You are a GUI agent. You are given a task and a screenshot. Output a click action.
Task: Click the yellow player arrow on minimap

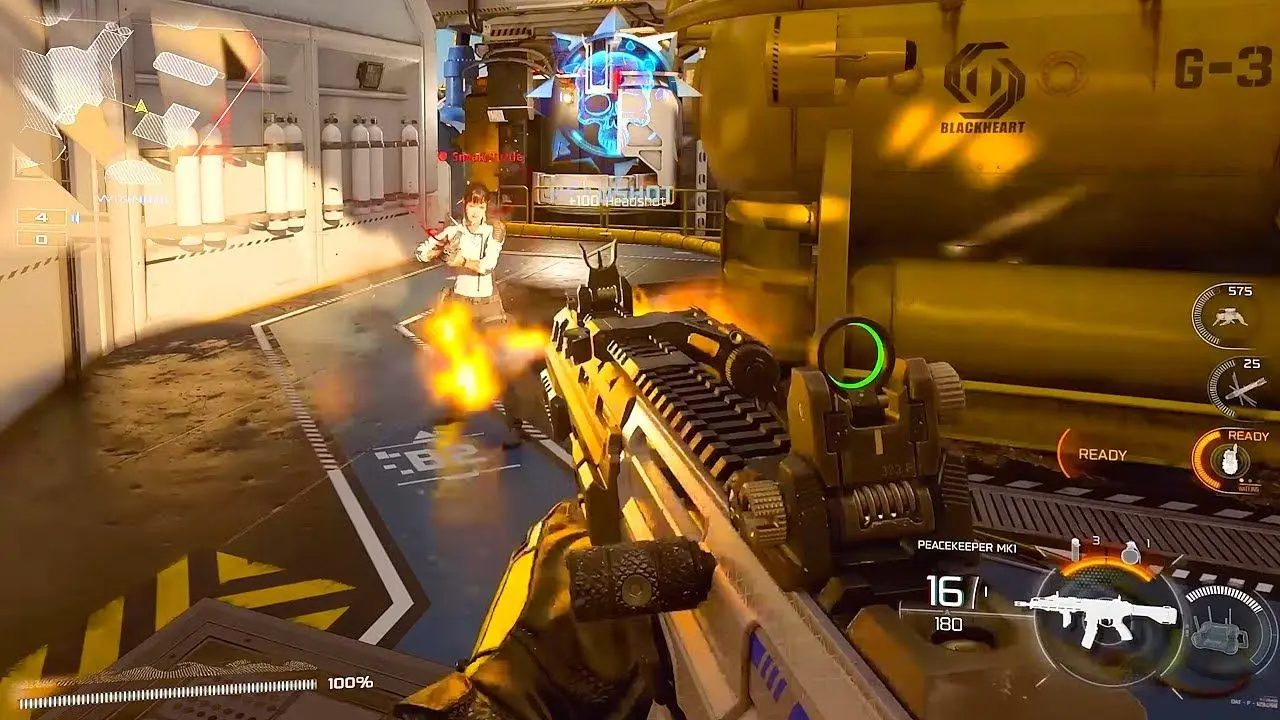(x=141, y=107)
